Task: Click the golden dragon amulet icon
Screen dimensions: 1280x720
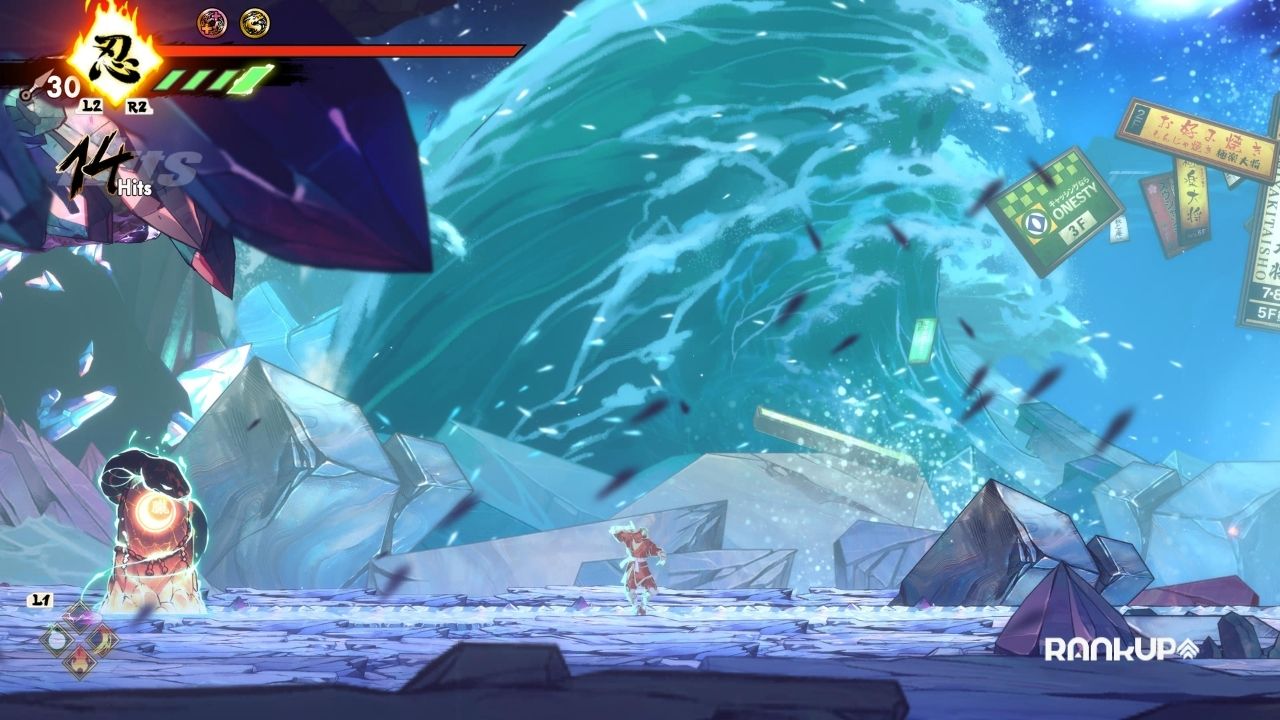Action: (254, 20)
